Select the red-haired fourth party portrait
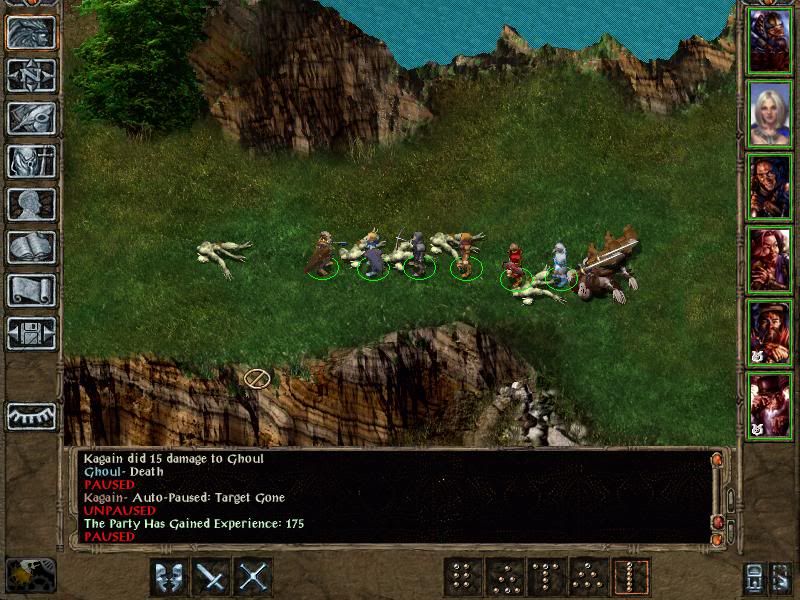Viewport: 800px width, 600px height. (769, 260)
